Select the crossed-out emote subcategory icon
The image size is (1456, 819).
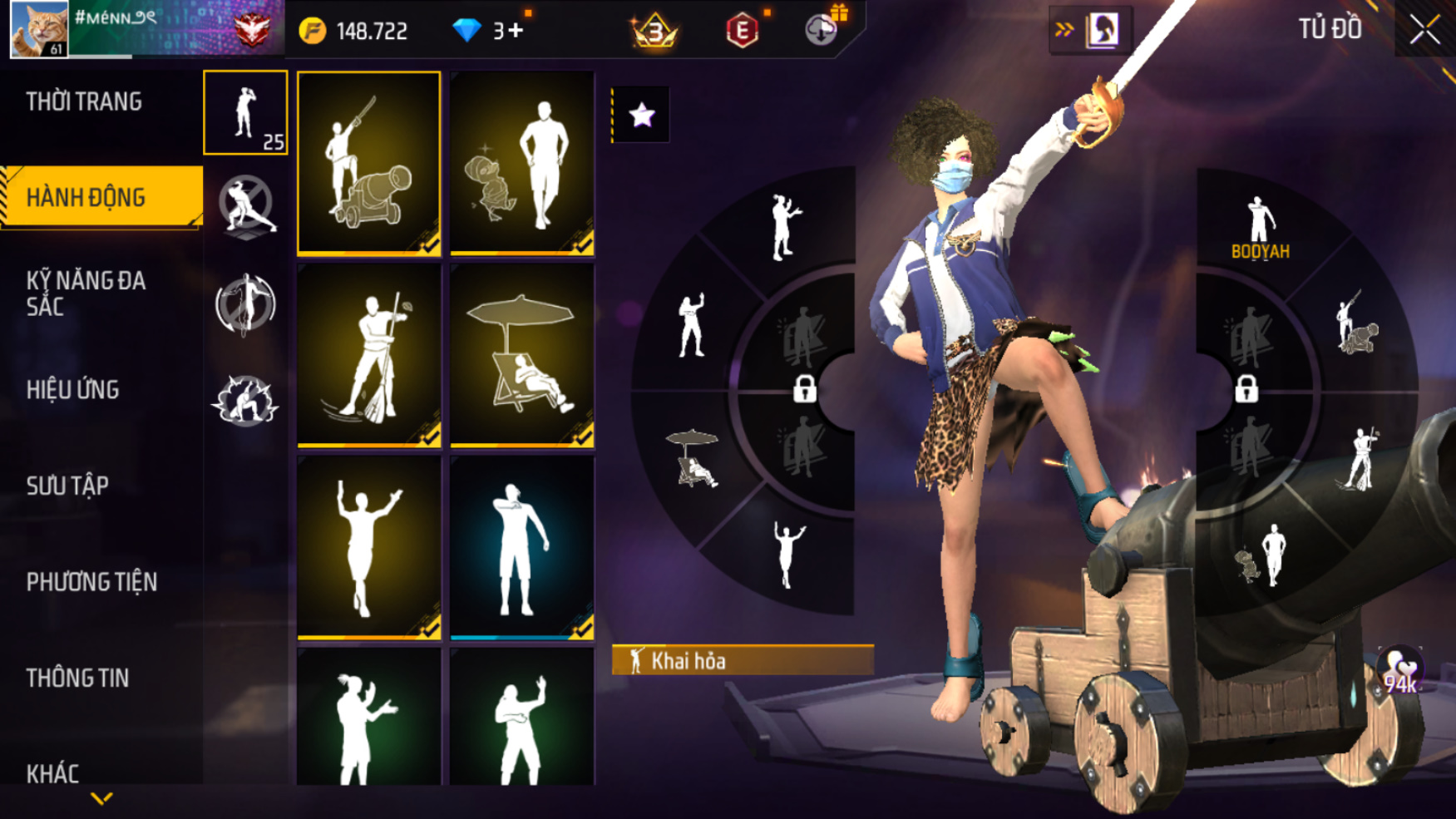click(x=246, y=205)
